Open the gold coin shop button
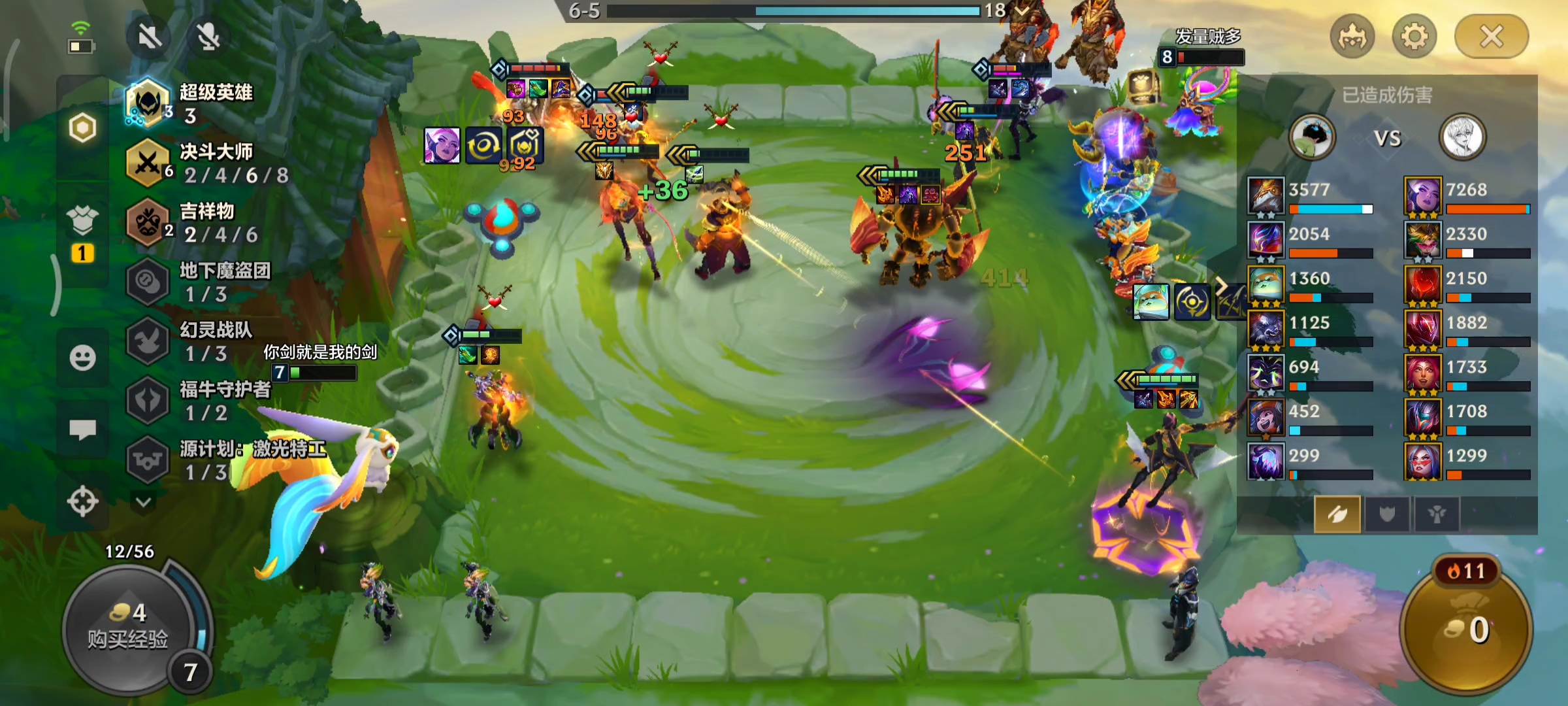The width and height of the screenshot is (1568, 706). pyautogui.click(x=1467, y=629)
